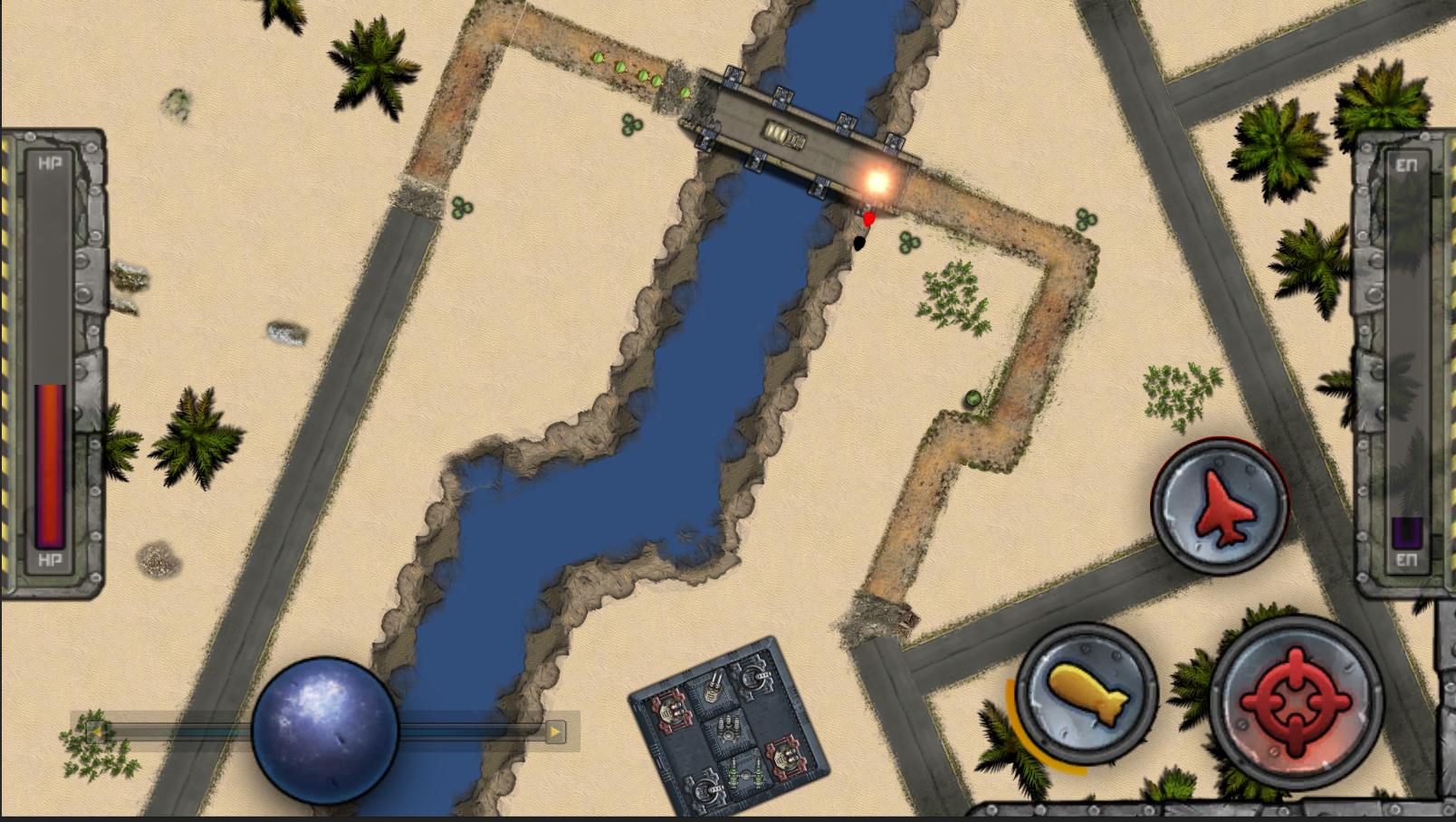
Task: Select the green missile launcher module
Action: point(746,773)
